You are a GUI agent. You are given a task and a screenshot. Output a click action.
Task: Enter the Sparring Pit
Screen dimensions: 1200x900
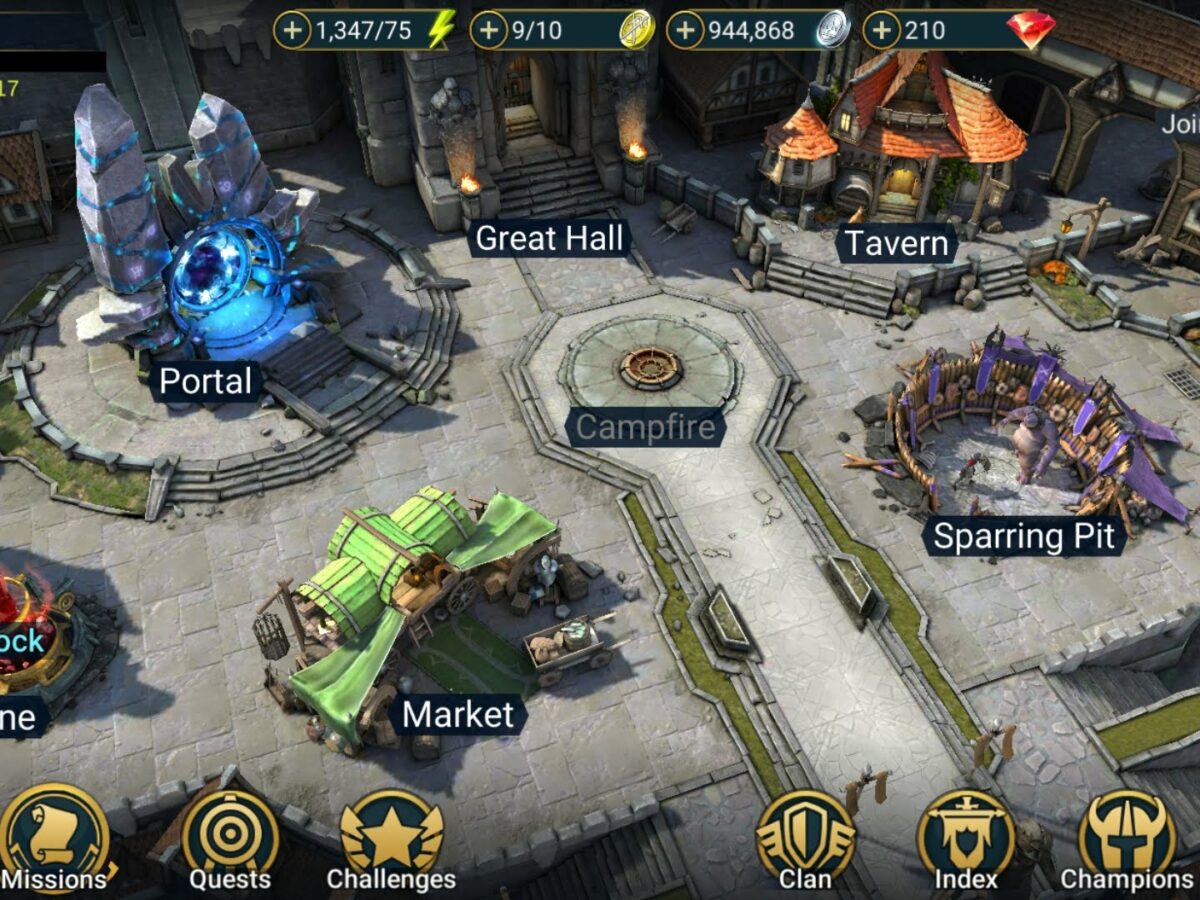point(1023,536)
